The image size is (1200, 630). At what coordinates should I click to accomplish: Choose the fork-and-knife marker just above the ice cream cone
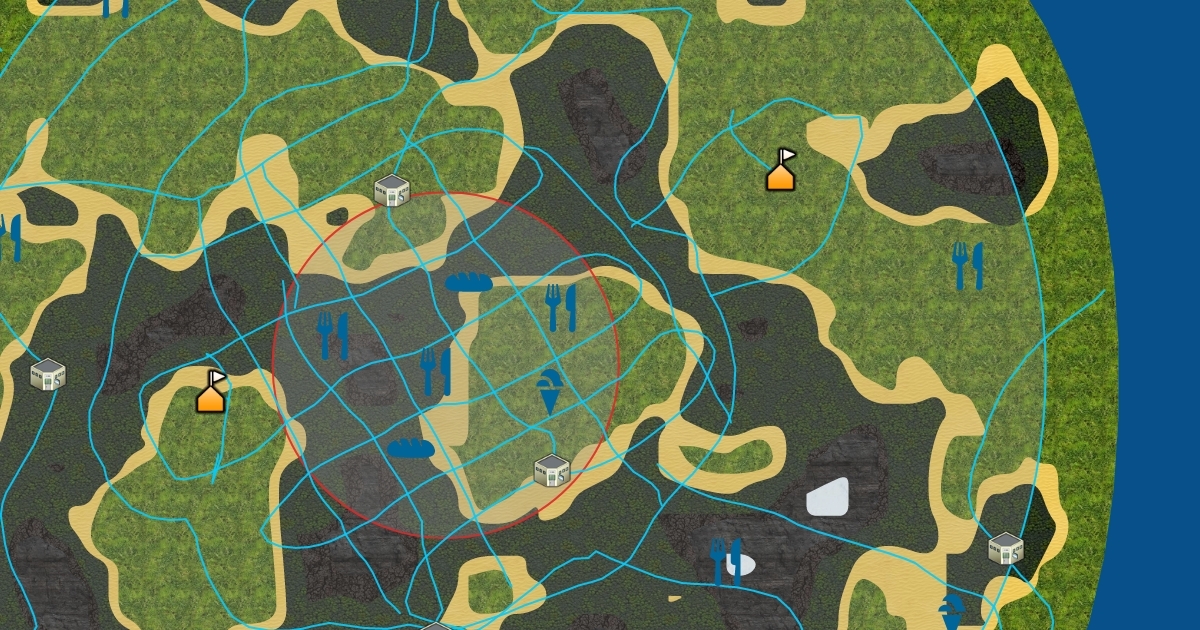[x=561, y=307]
